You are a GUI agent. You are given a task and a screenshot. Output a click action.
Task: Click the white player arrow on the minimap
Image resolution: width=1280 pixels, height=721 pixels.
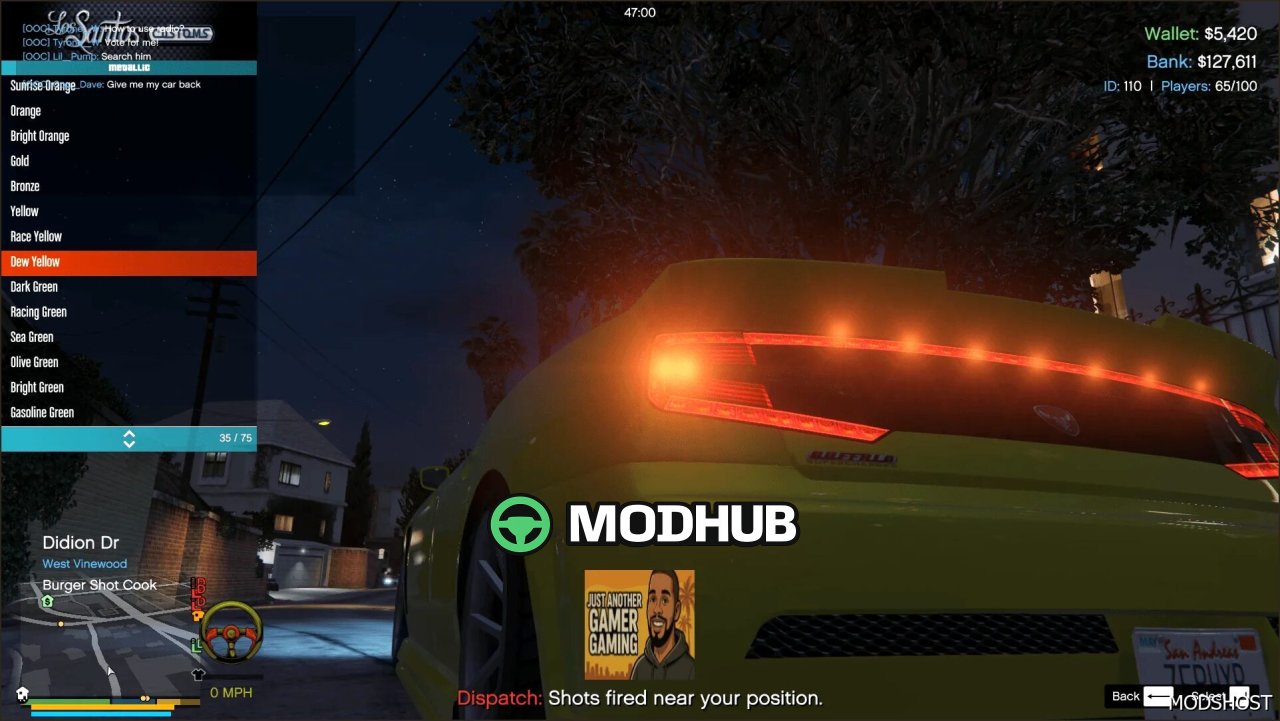(x=110, y=673)
